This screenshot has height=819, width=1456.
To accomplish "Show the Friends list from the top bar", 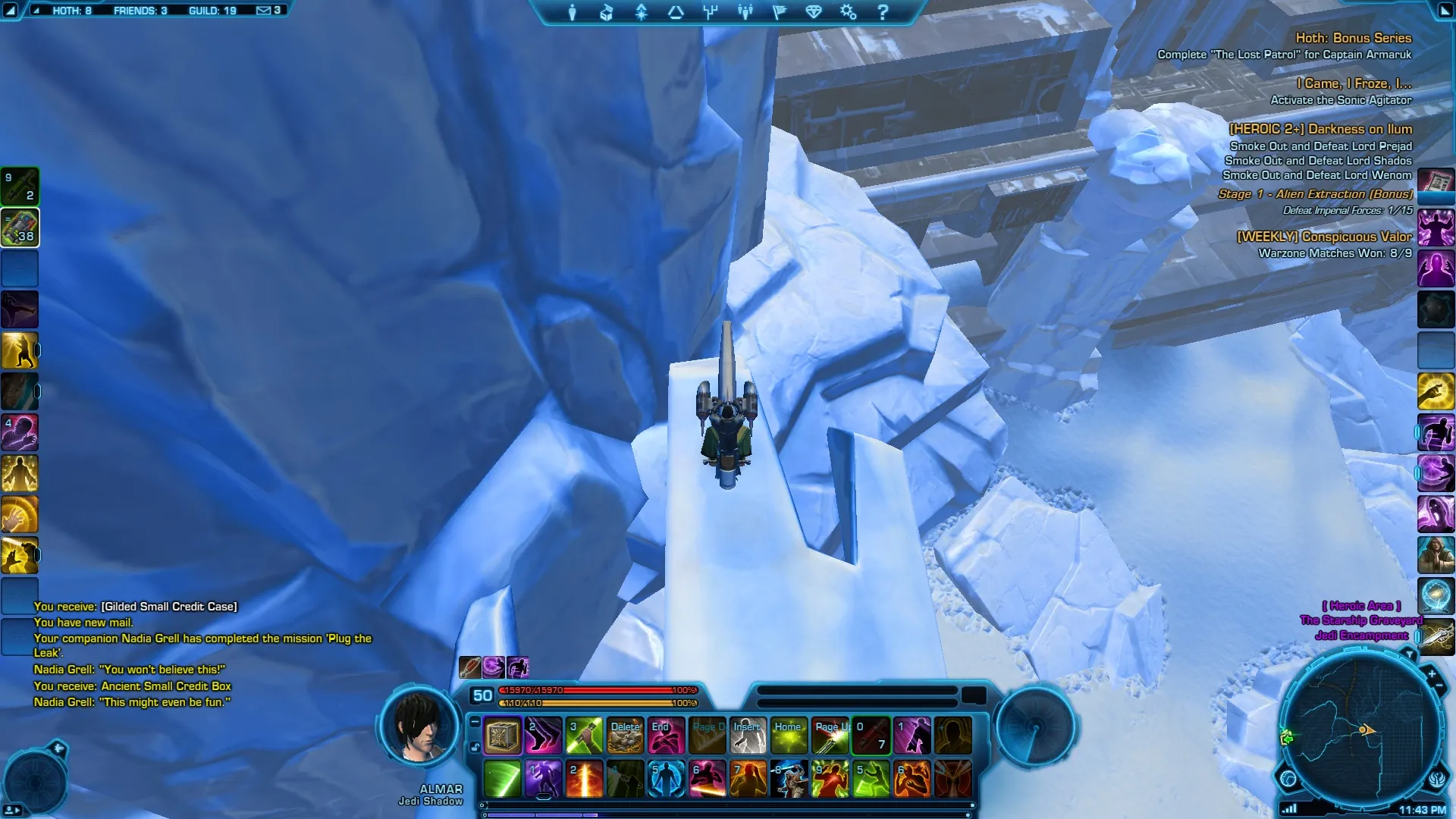I will pyautogui.click(x=140, y=11).
